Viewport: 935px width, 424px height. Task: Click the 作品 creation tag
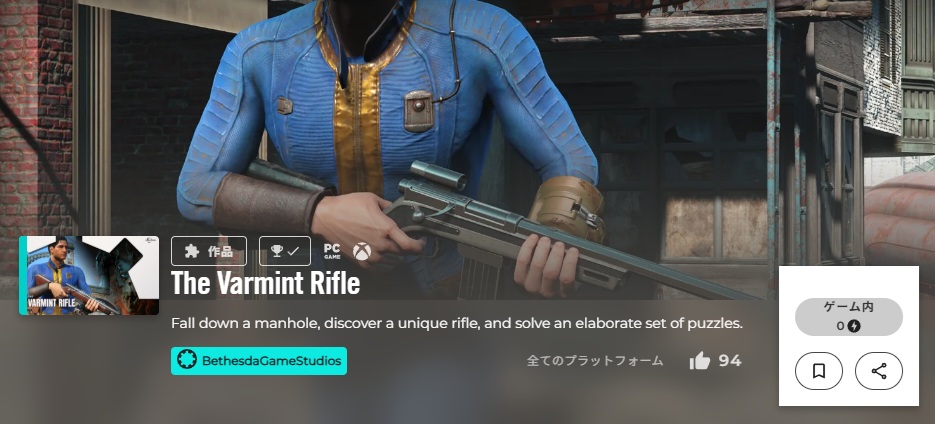tap(208, 251)
